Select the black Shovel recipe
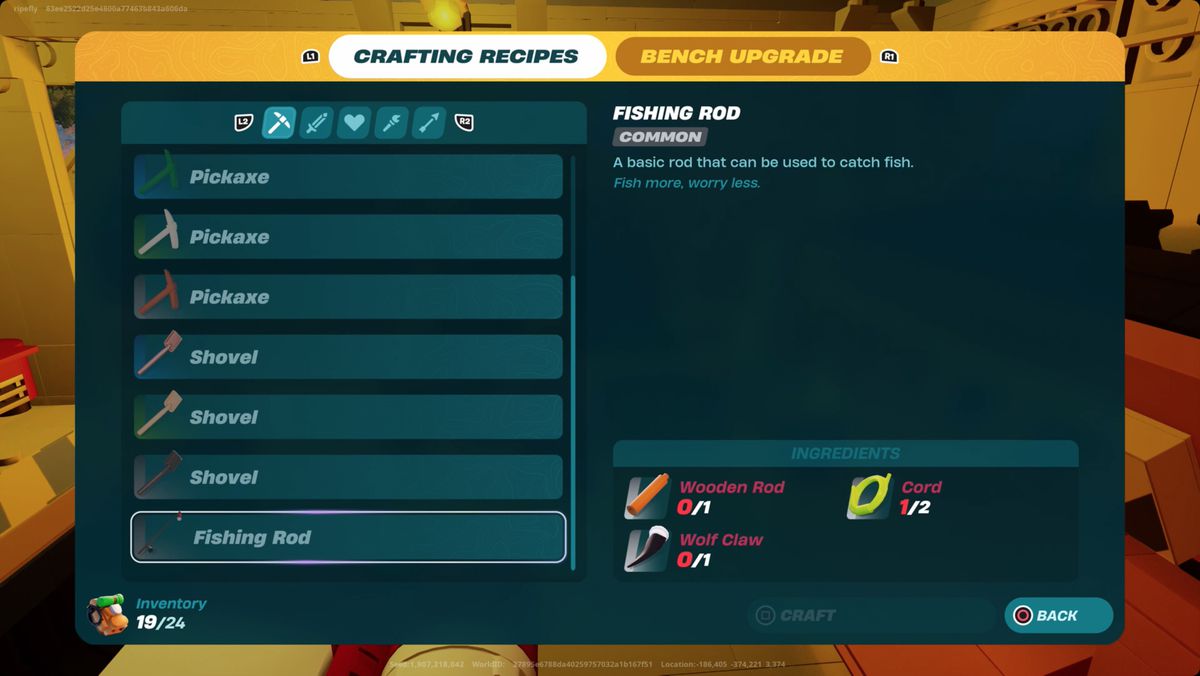 [x=348, y=477]
